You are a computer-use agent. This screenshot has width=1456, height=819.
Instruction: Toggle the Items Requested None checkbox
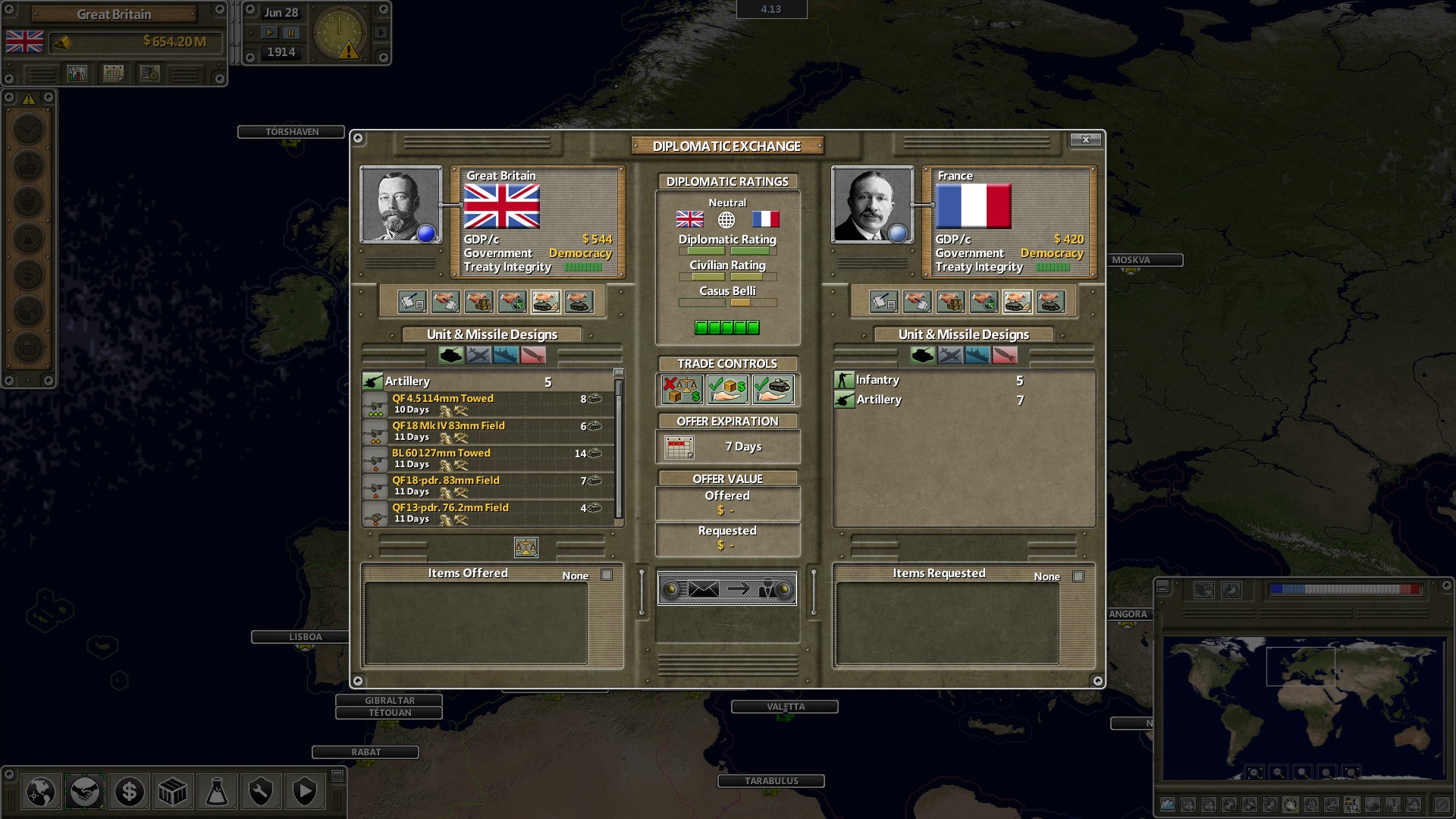[1078, 577]
